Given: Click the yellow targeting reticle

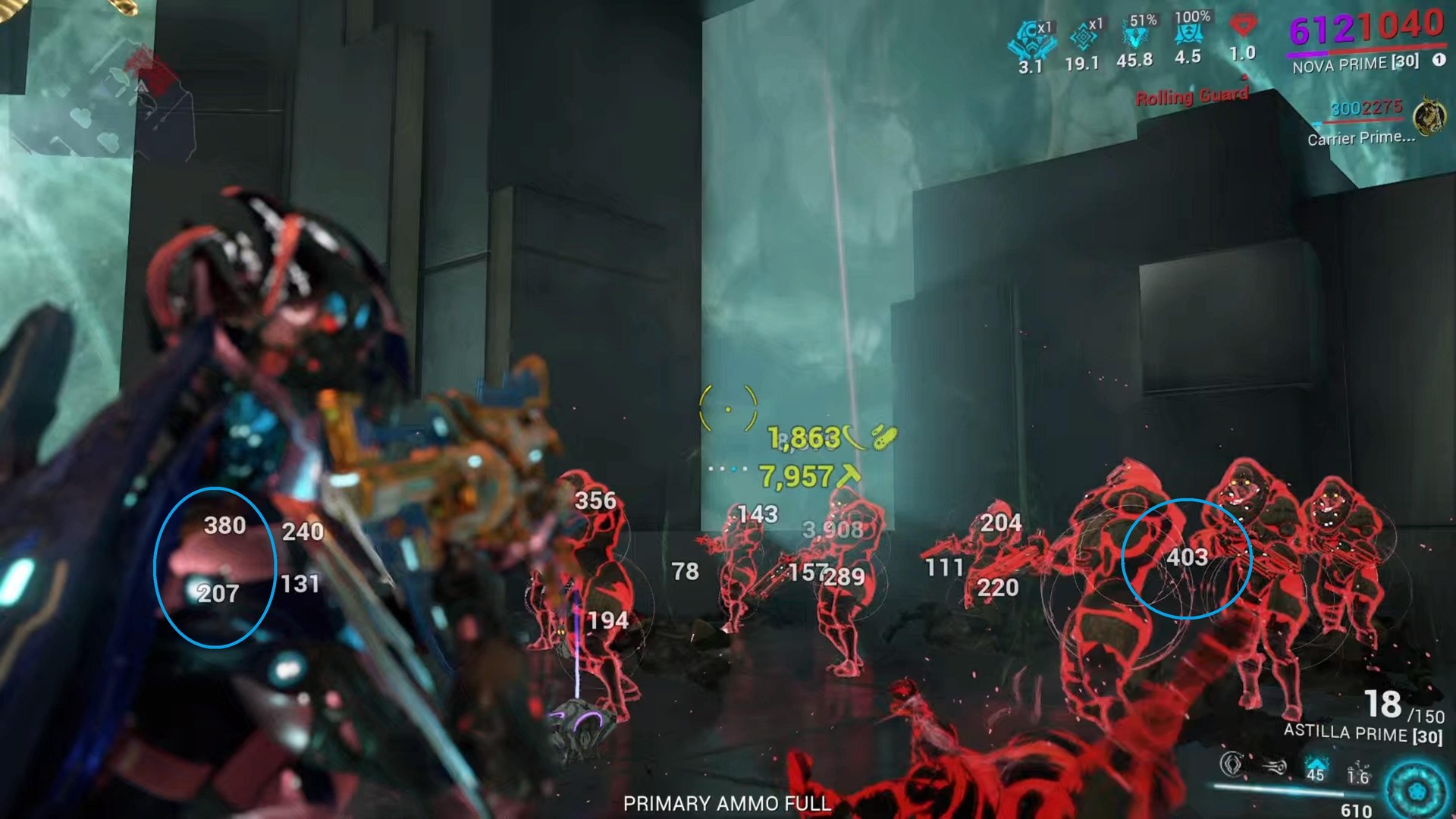Looking at the screenshot, I should (730, 408).
